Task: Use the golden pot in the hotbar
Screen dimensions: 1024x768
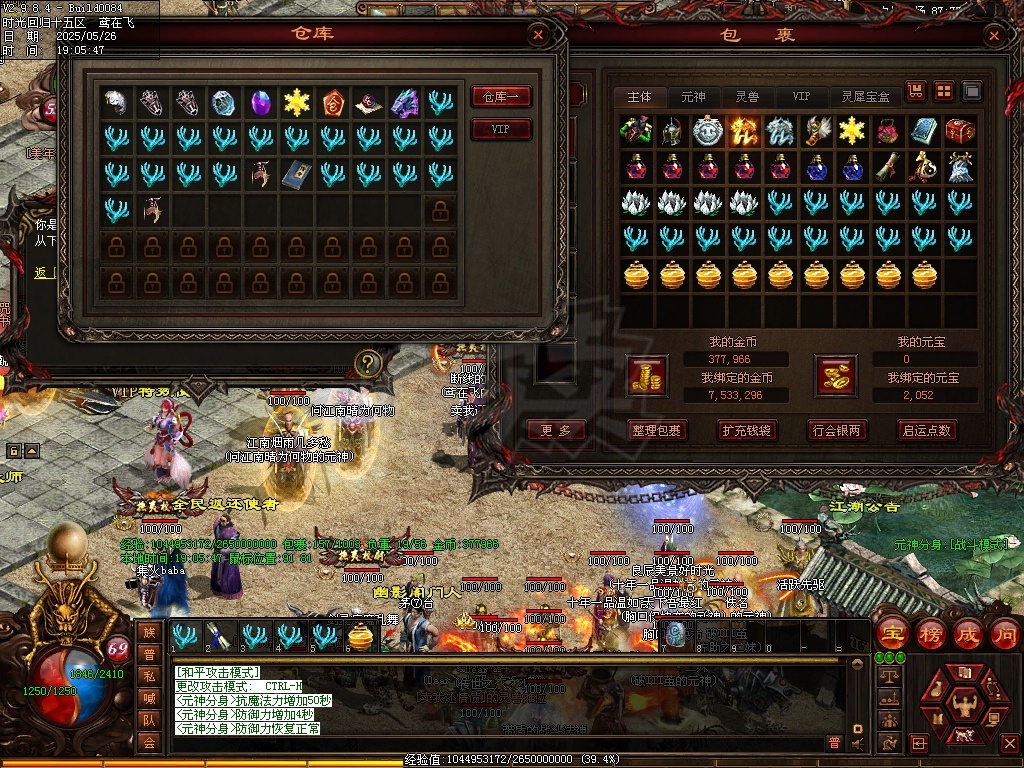Action: (360, 636)
